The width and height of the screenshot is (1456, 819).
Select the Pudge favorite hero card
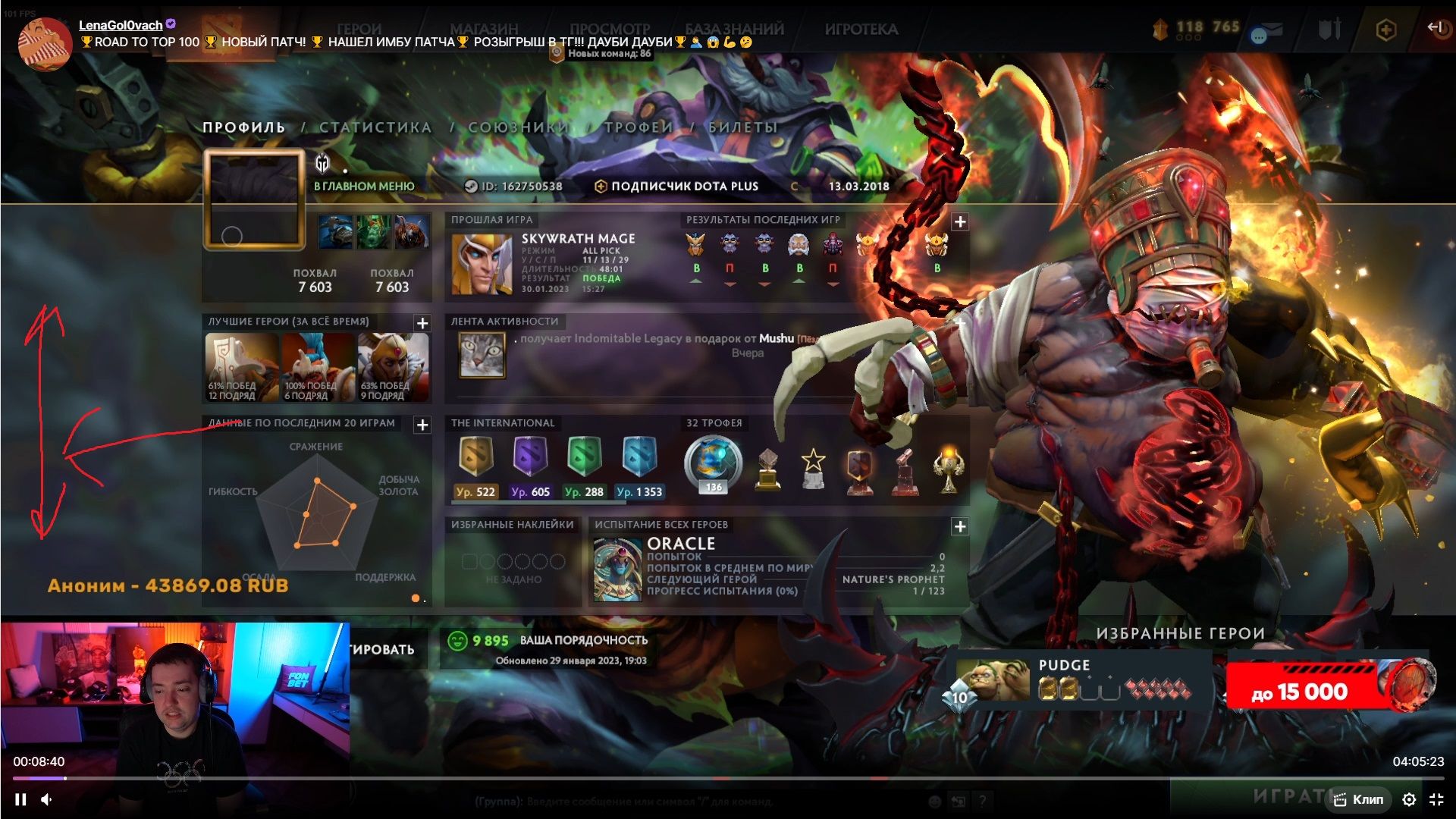(1077, 679)
